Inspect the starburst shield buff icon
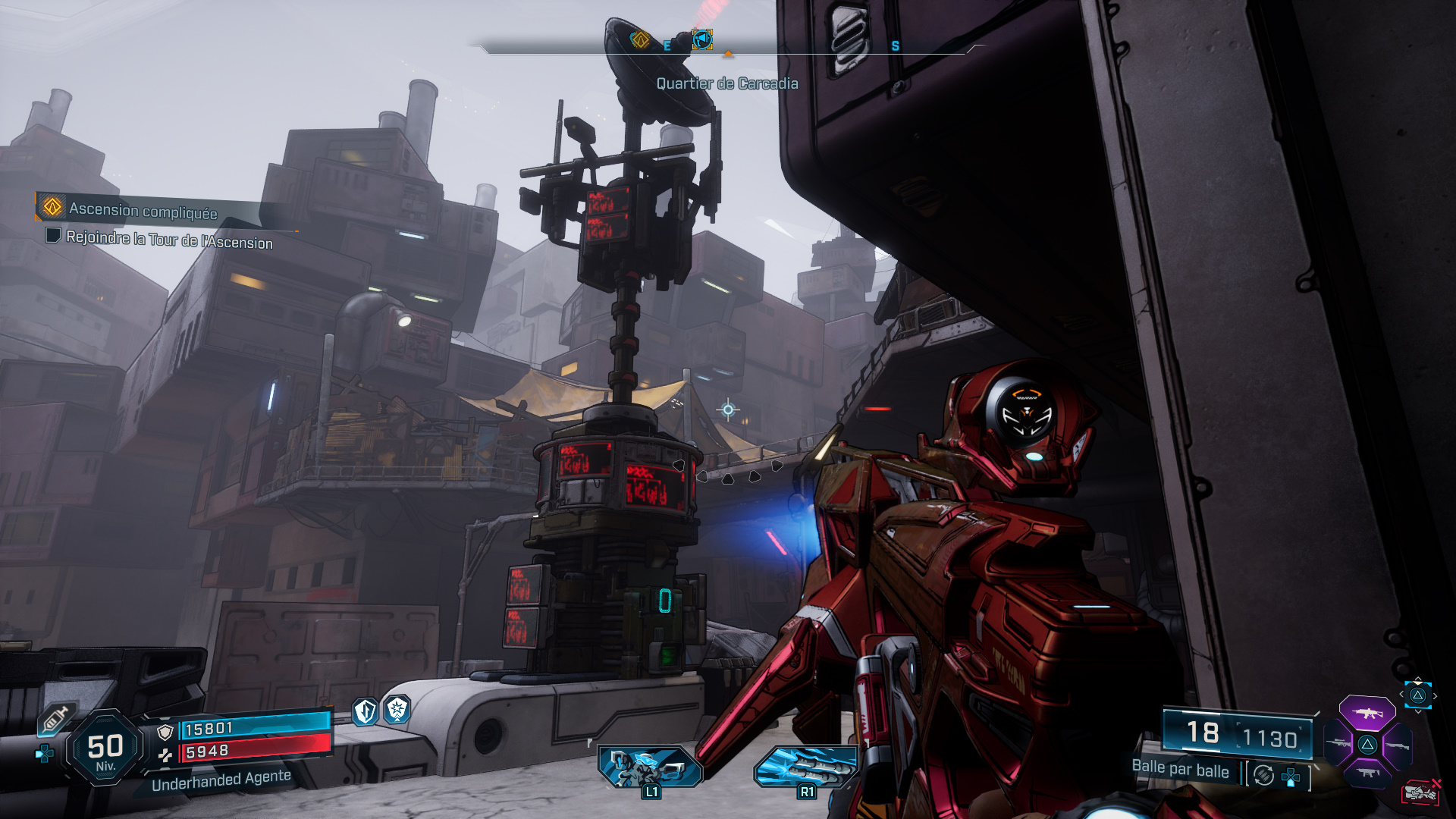Image resolution: width=1456 pixels, height=819 pixels. pos(397,710)
